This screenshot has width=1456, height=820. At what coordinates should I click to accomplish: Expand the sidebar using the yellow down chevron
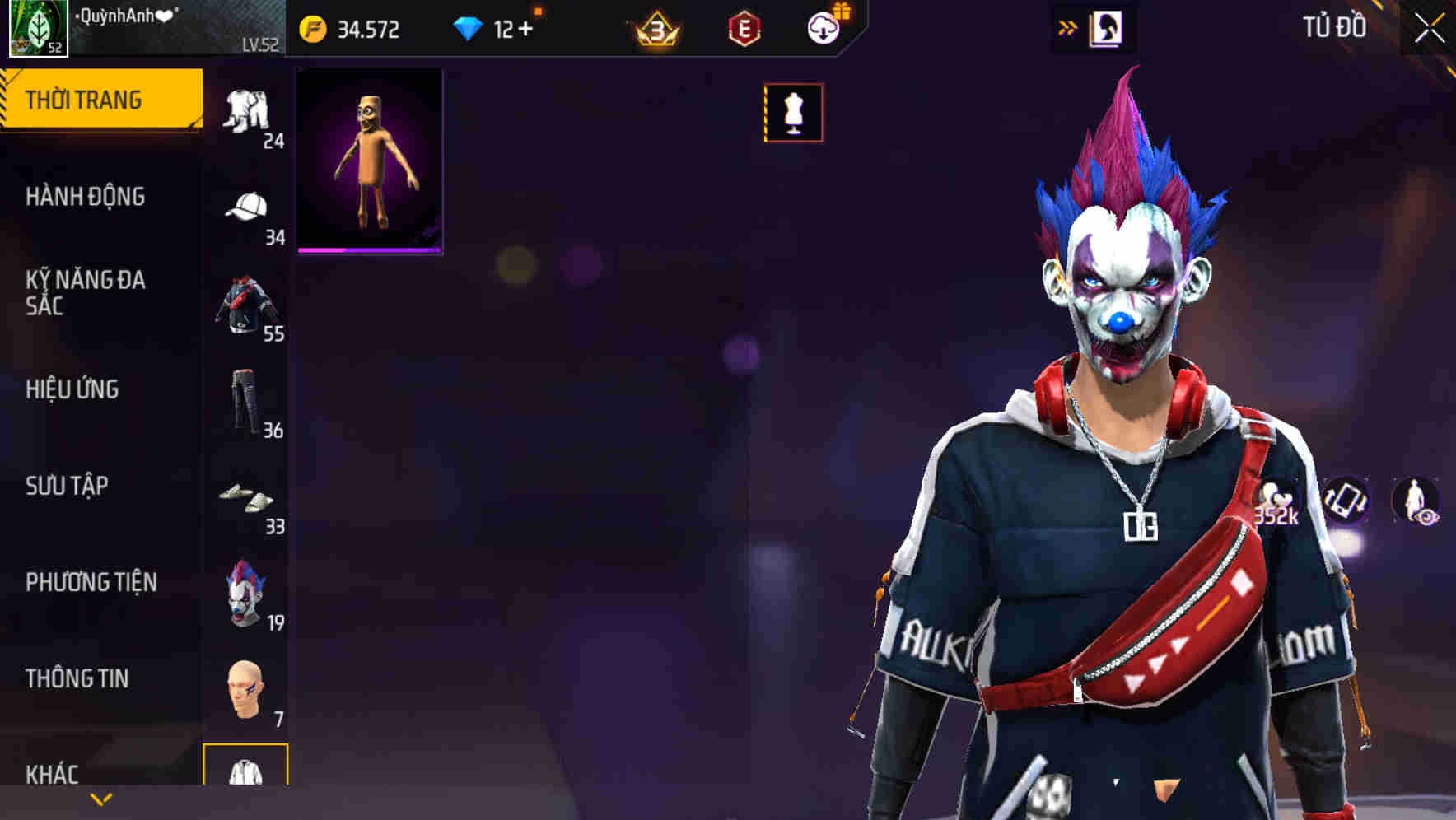click(101, 799)
